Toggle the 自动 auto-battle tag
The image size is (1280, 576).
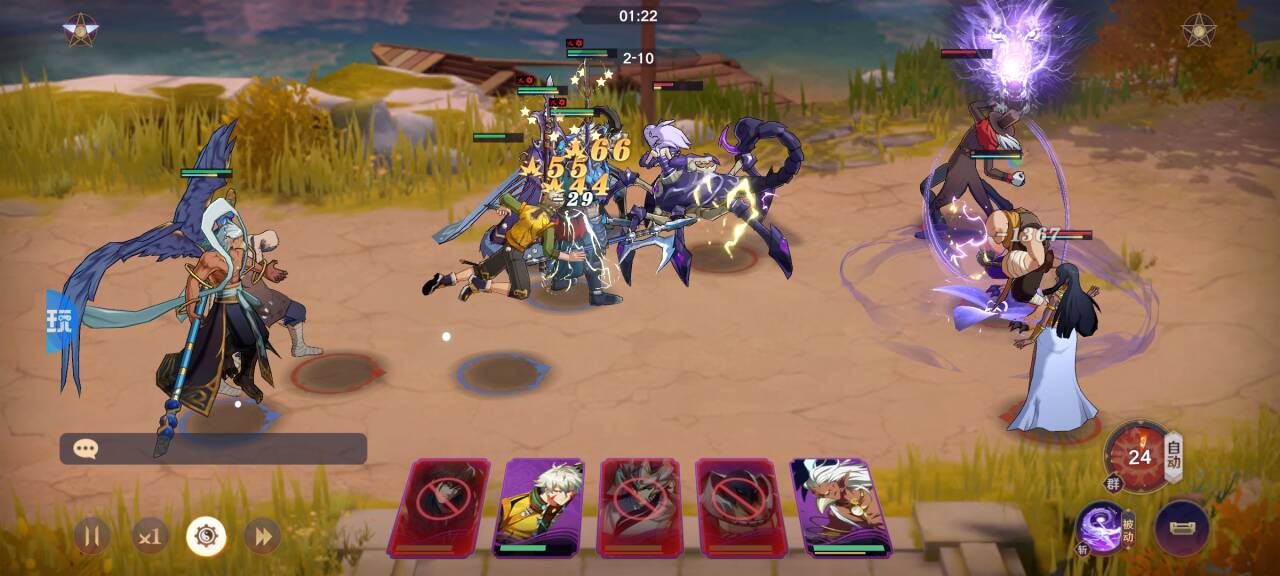click(x=1174, y=455)
